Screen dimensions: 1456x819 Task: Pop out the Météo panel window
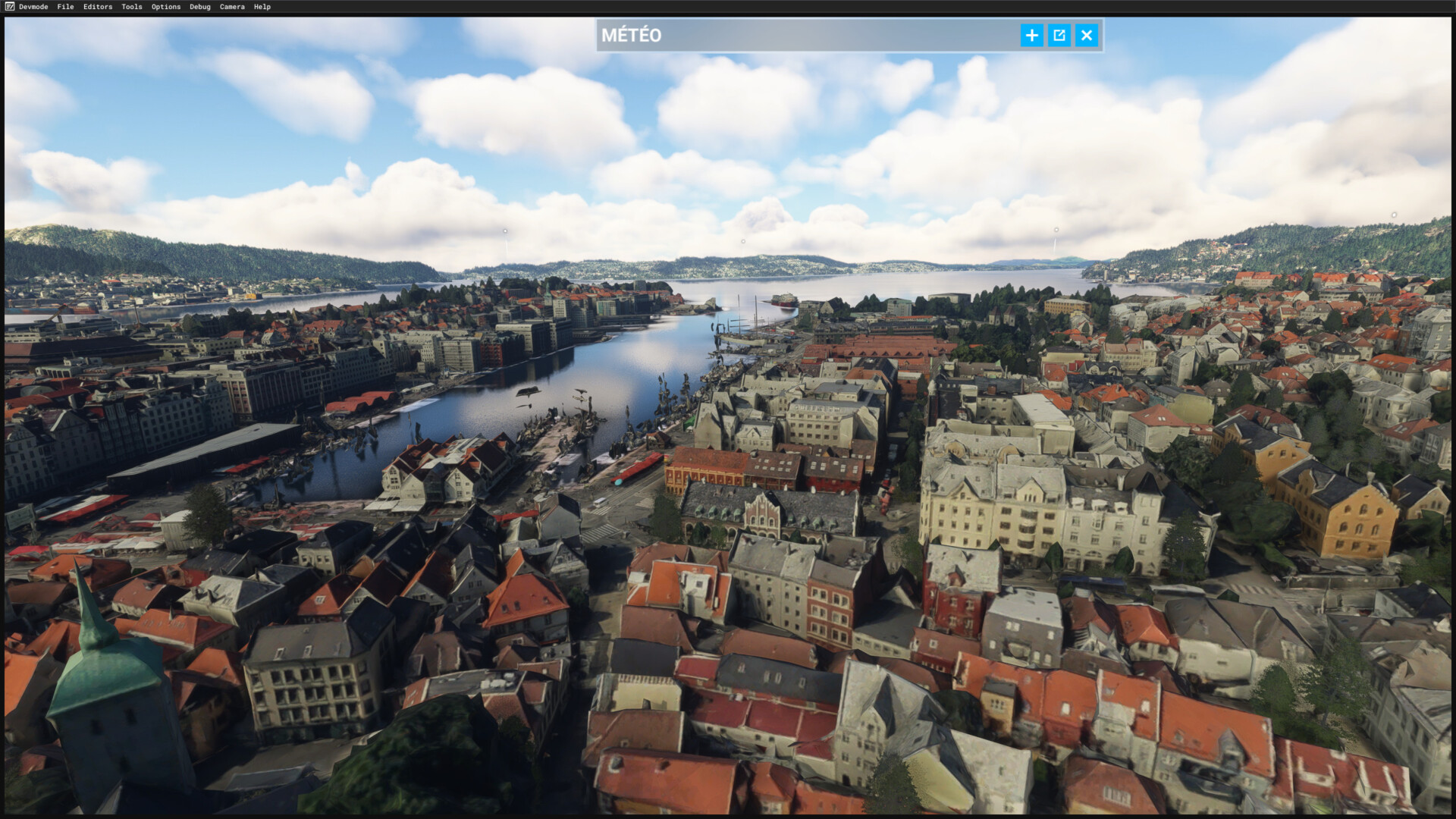pos(1059,36)
